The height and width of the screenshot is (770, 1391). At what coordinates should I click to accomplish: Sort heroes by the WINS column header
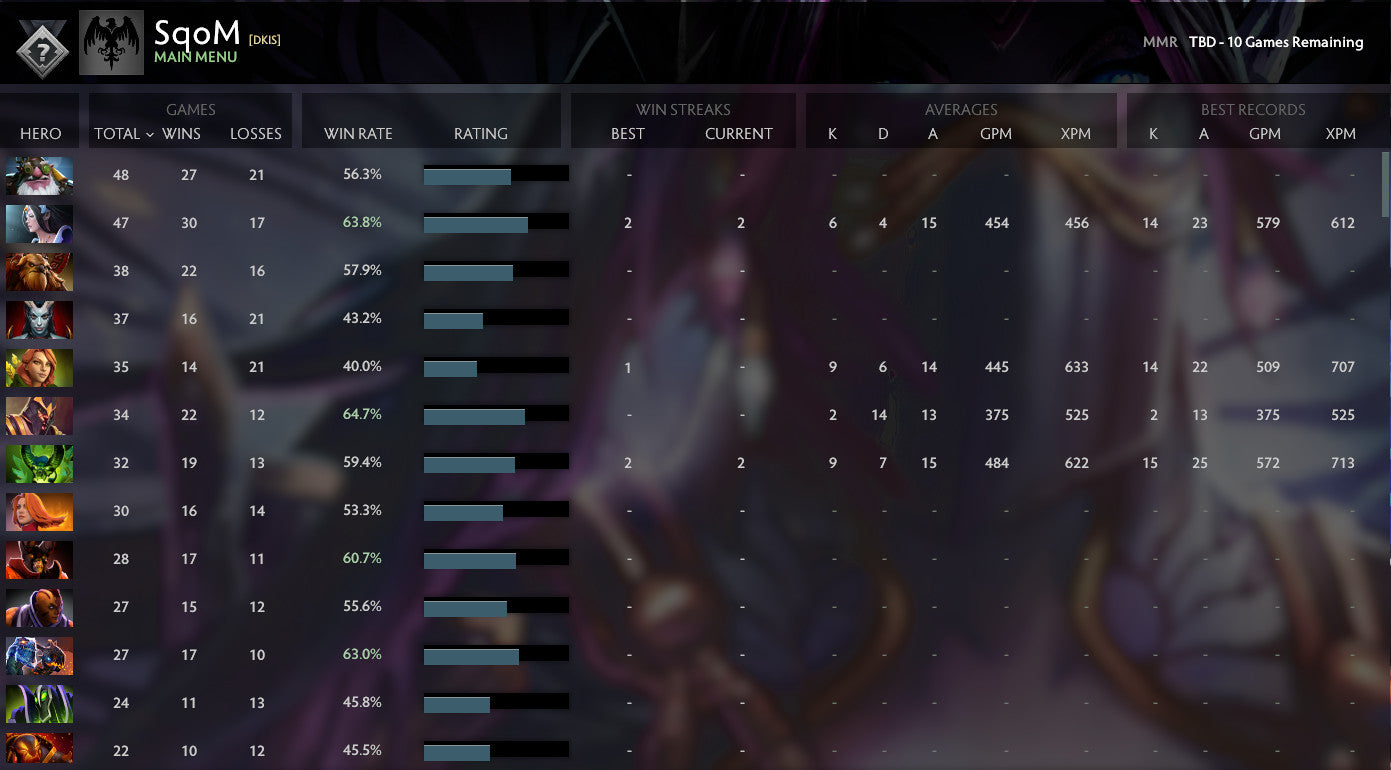point(181,134)
